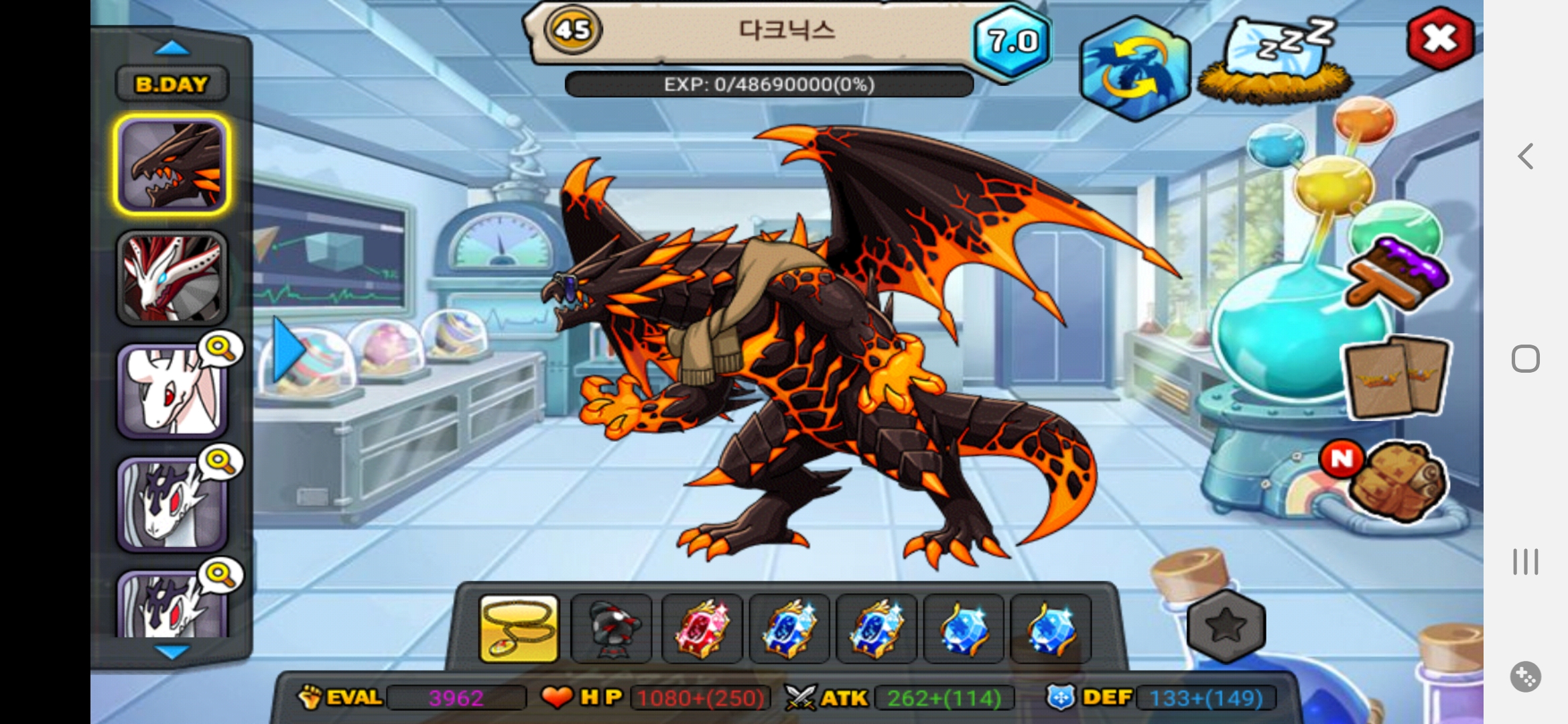Select the red and white dragon portrait

pos(172,278)
